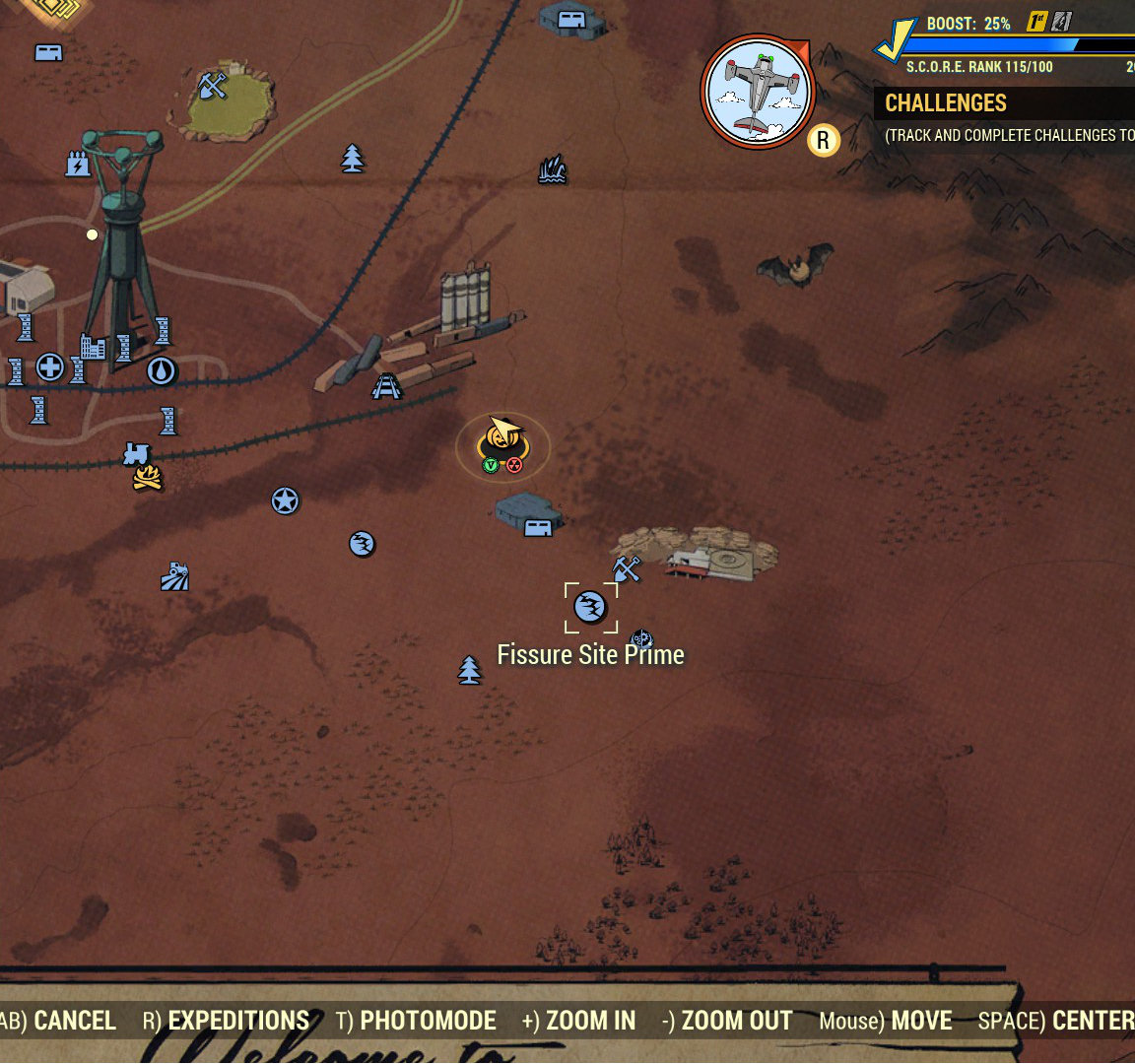1135x1064 pixels.
Task: Select the Fissure Site Prime marker
Action: (x=590, y=607)
